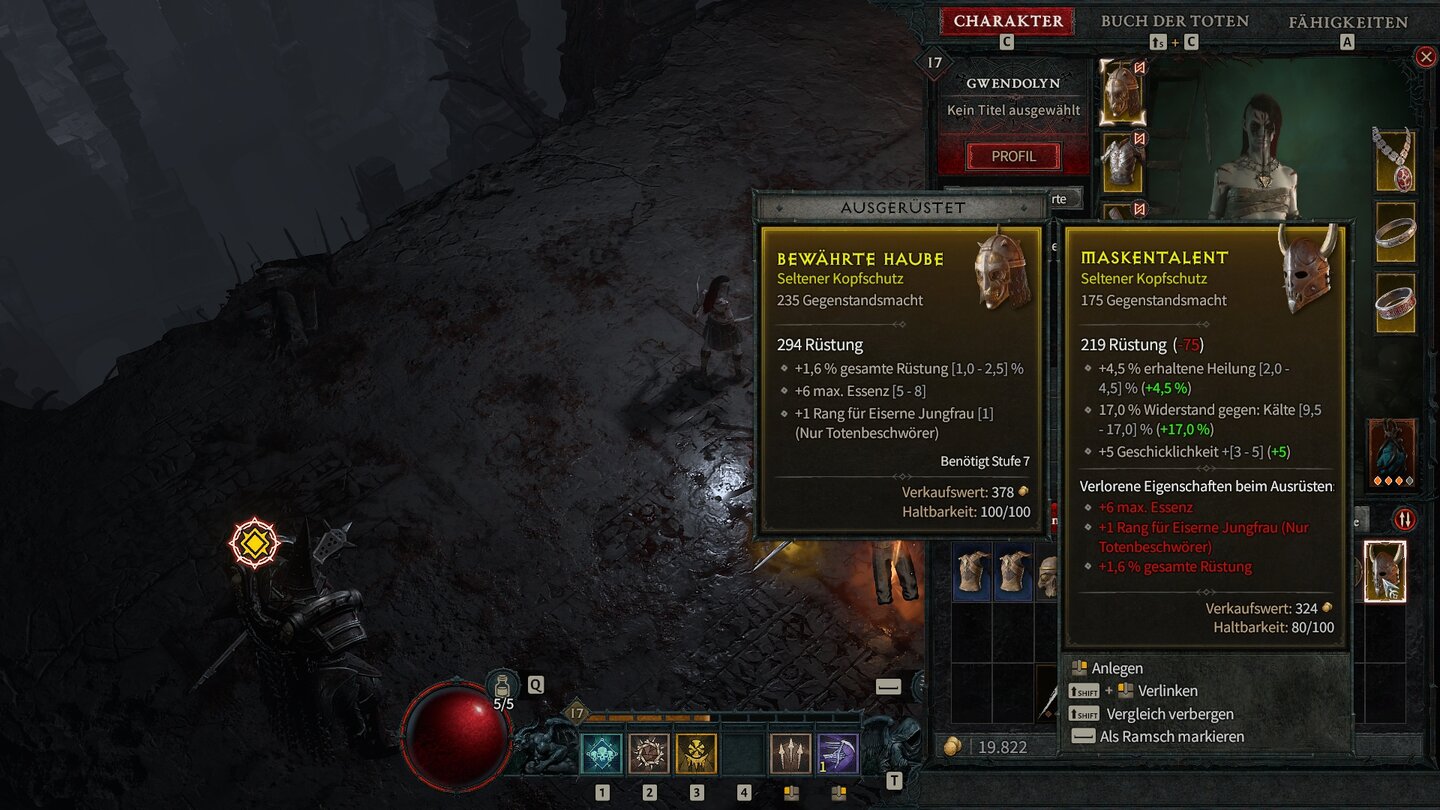The image size is (1440, 810).
Task: Select the equipped chest armor slot
Action: point(1122,162)
